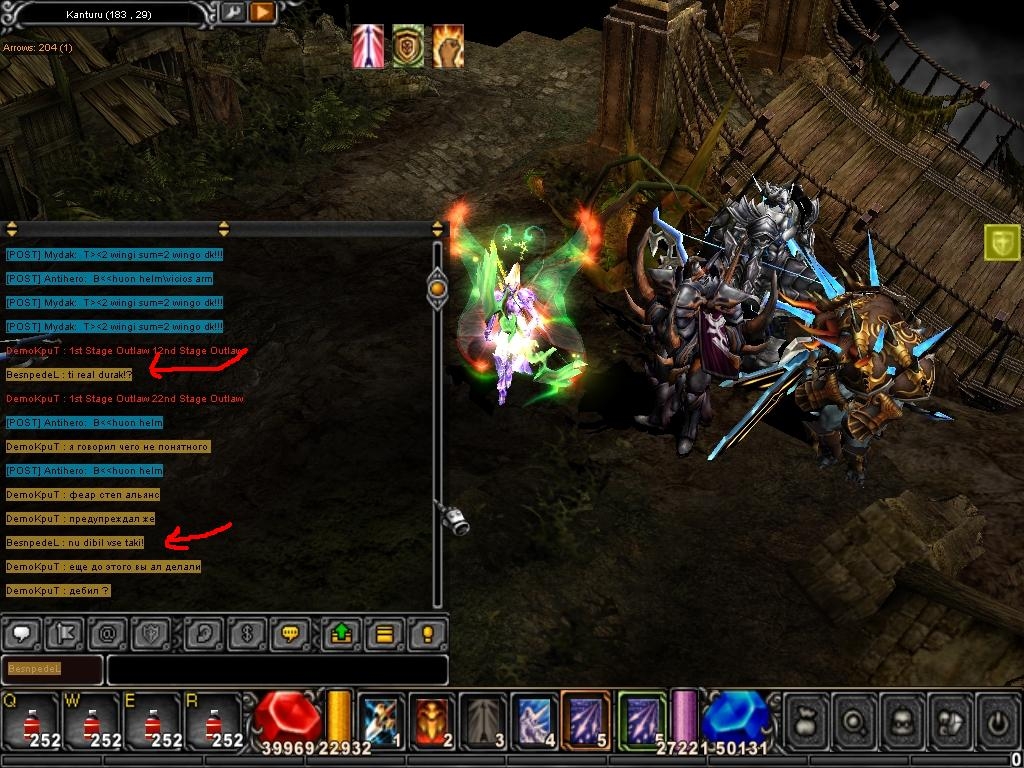Click the whisper name field BesnpedeL

pos(52,669)
